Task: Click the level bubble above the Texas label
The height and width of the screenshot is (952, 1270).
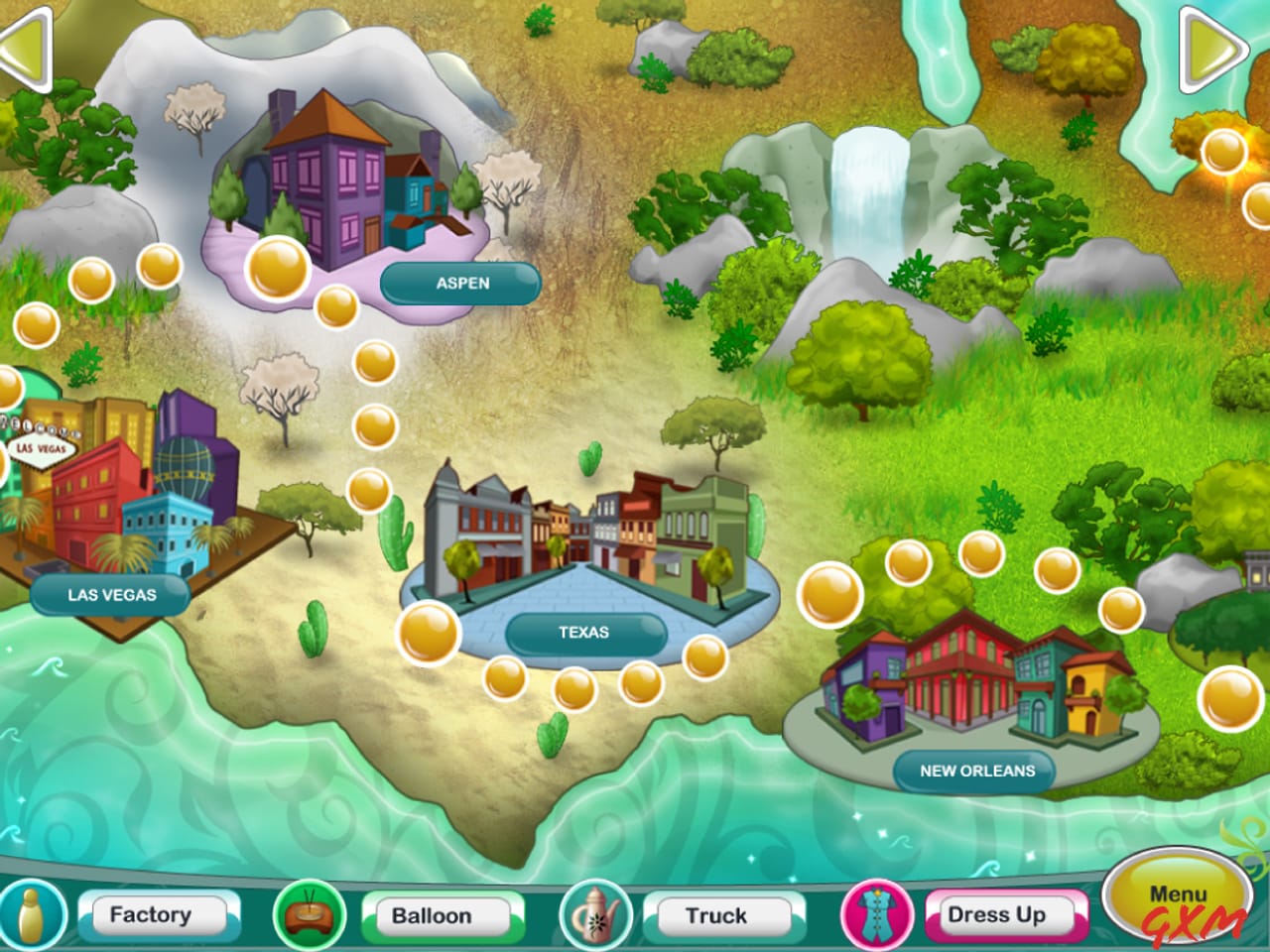Action: (427, 630)
